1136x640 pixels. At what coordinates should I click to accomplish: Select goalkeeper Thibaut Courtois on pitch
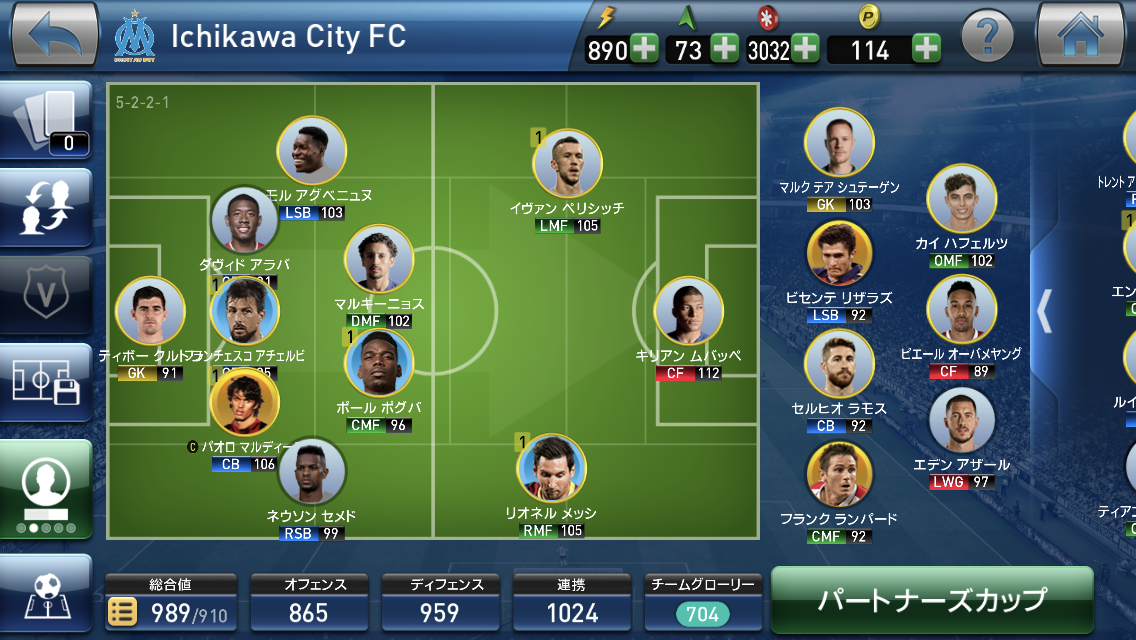(x=150, y=311)
